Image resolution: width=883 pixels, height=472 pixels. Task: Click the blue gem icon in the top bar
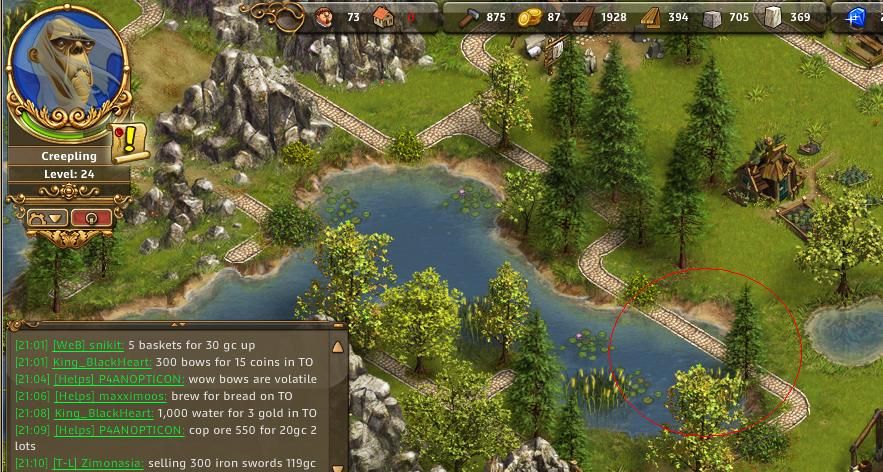pyautogui.click(x=856, y=16)
